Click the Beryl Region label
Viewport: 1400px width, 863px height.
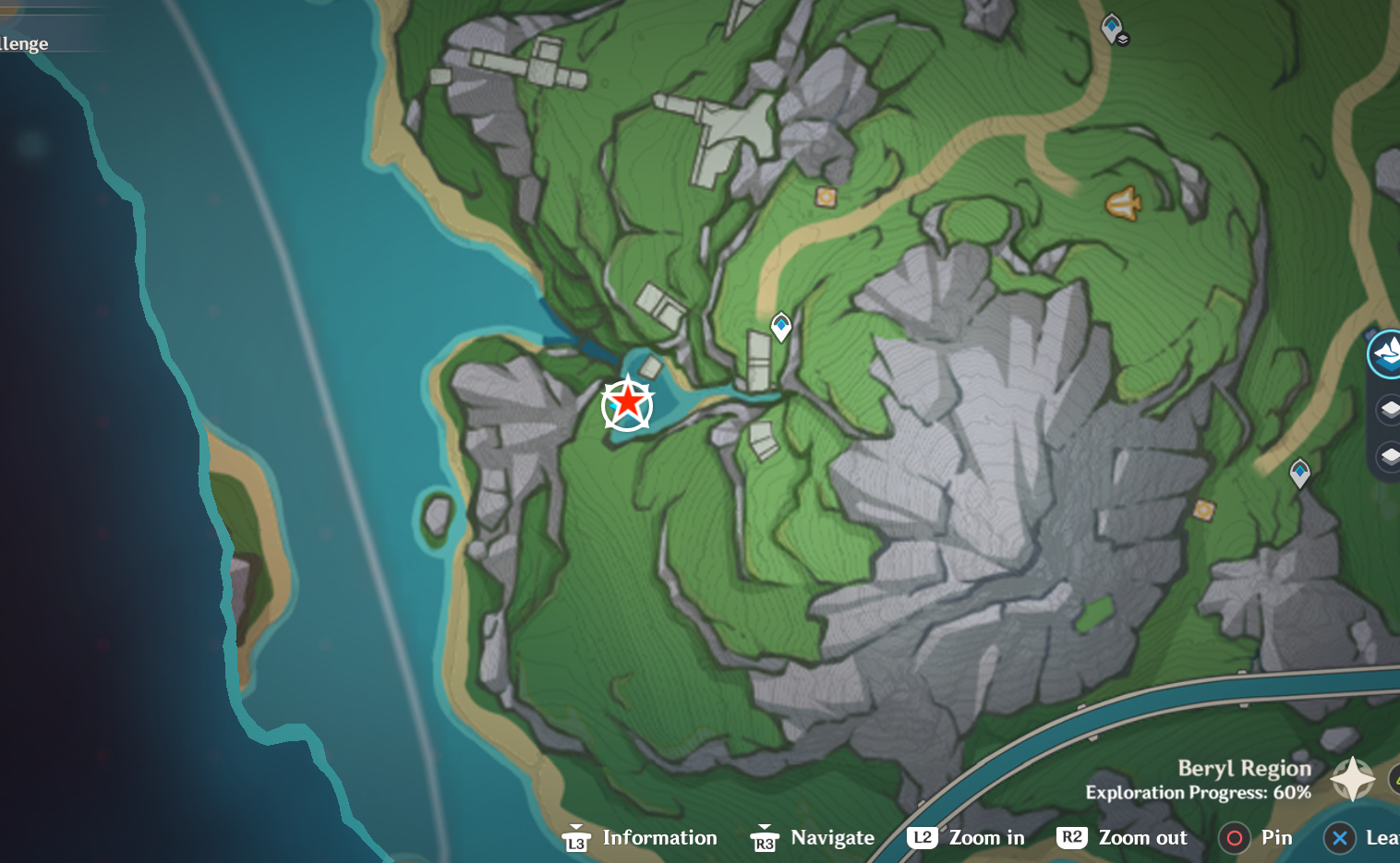click(x=1244, y=768)
